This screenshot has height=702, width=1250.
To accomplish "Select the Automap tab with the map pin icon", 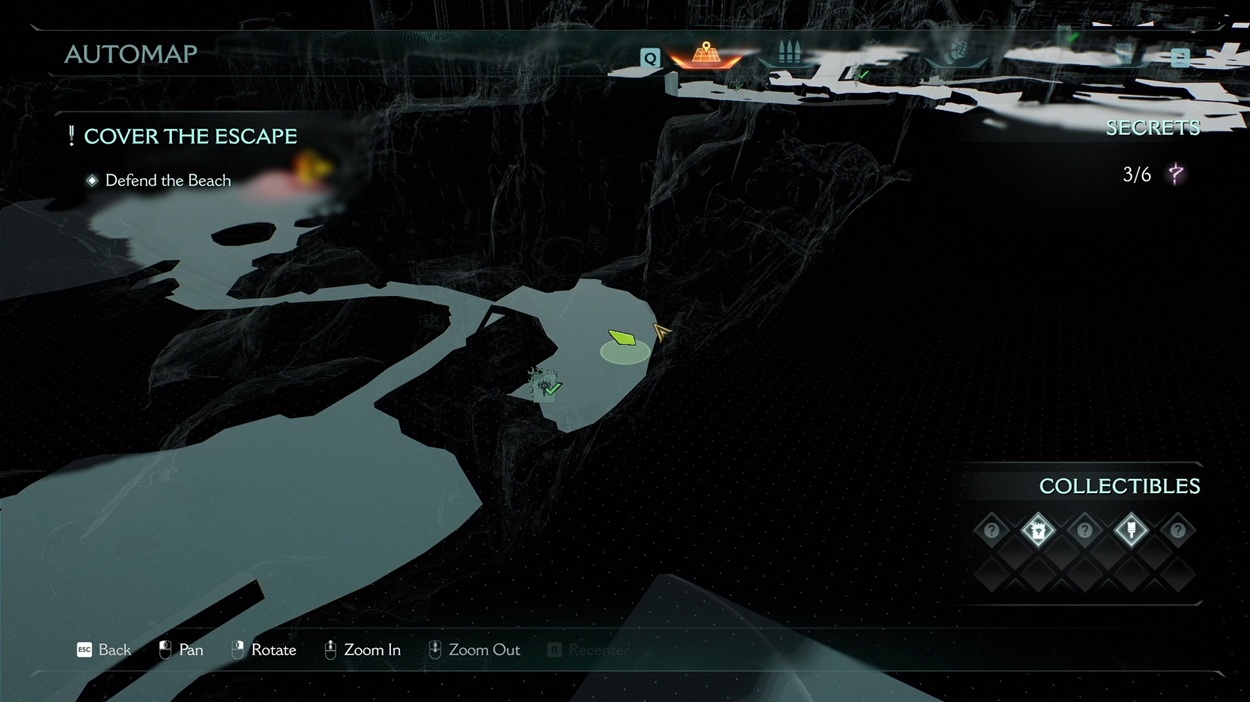I will click(x=706, y=55).
